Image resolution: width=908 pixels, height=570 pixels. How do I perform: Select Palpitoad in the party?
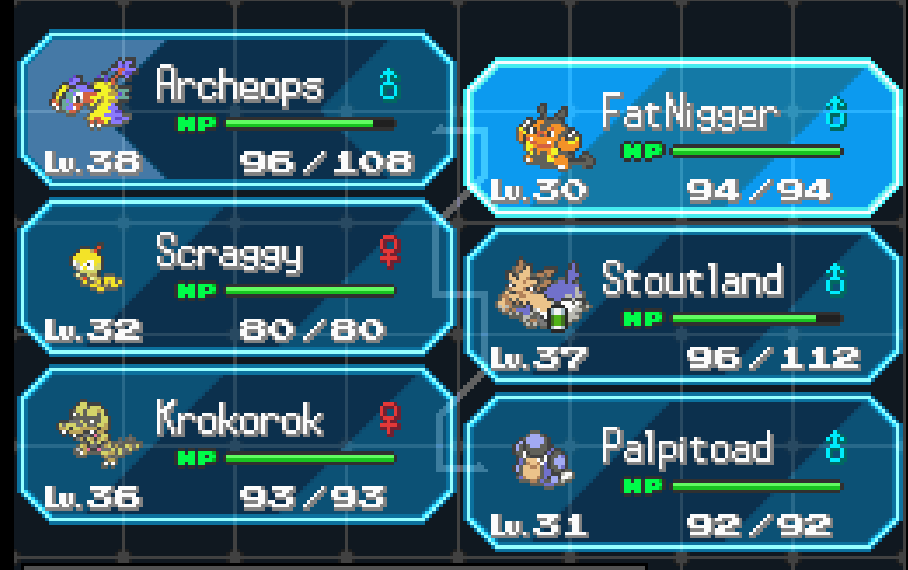pos(682,473)
